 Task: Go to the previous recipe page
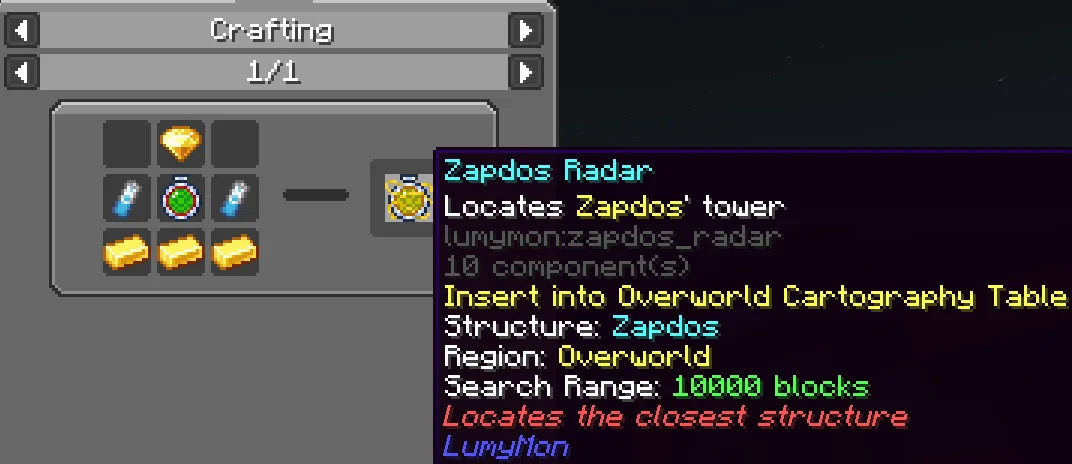pyautogui.click(x=21, y=72)
